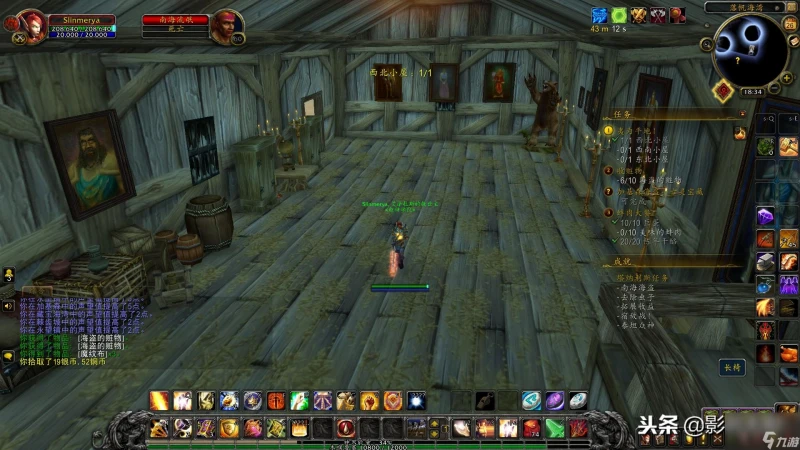The height and width of the screenshot is (450, 800).
Task: Click the target's portrait
Action: [227, 27]
